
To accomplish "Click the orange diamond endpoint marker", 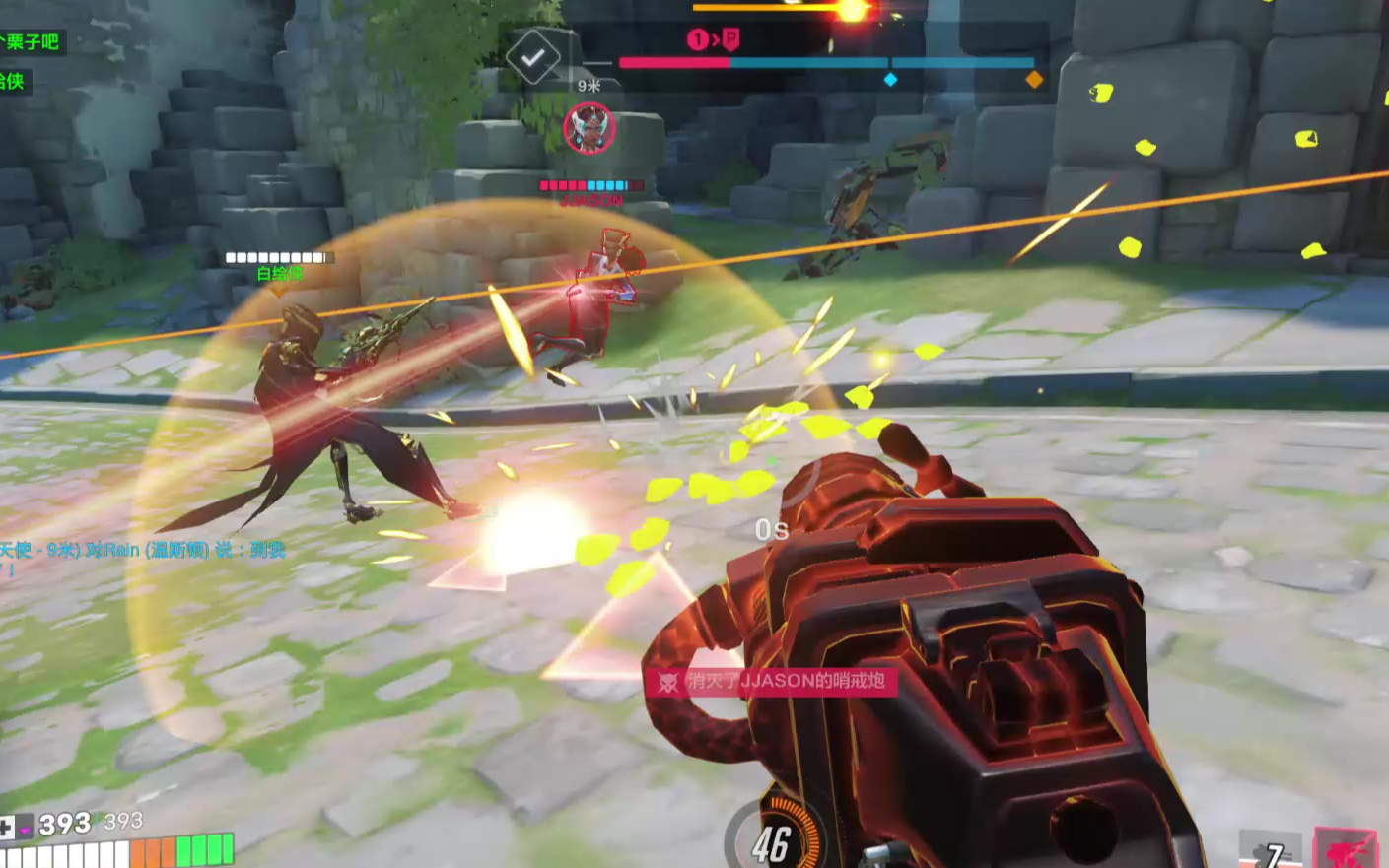I will click(1034, 79).
